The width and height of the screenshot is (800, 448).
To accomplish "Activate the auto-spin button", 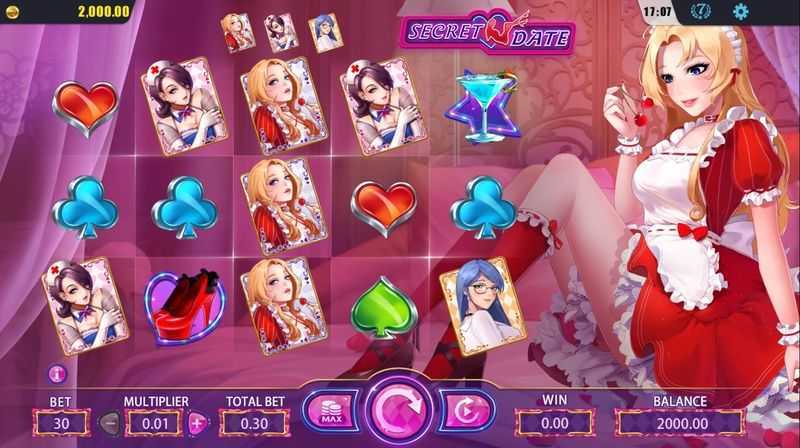I will pos(467,412).
